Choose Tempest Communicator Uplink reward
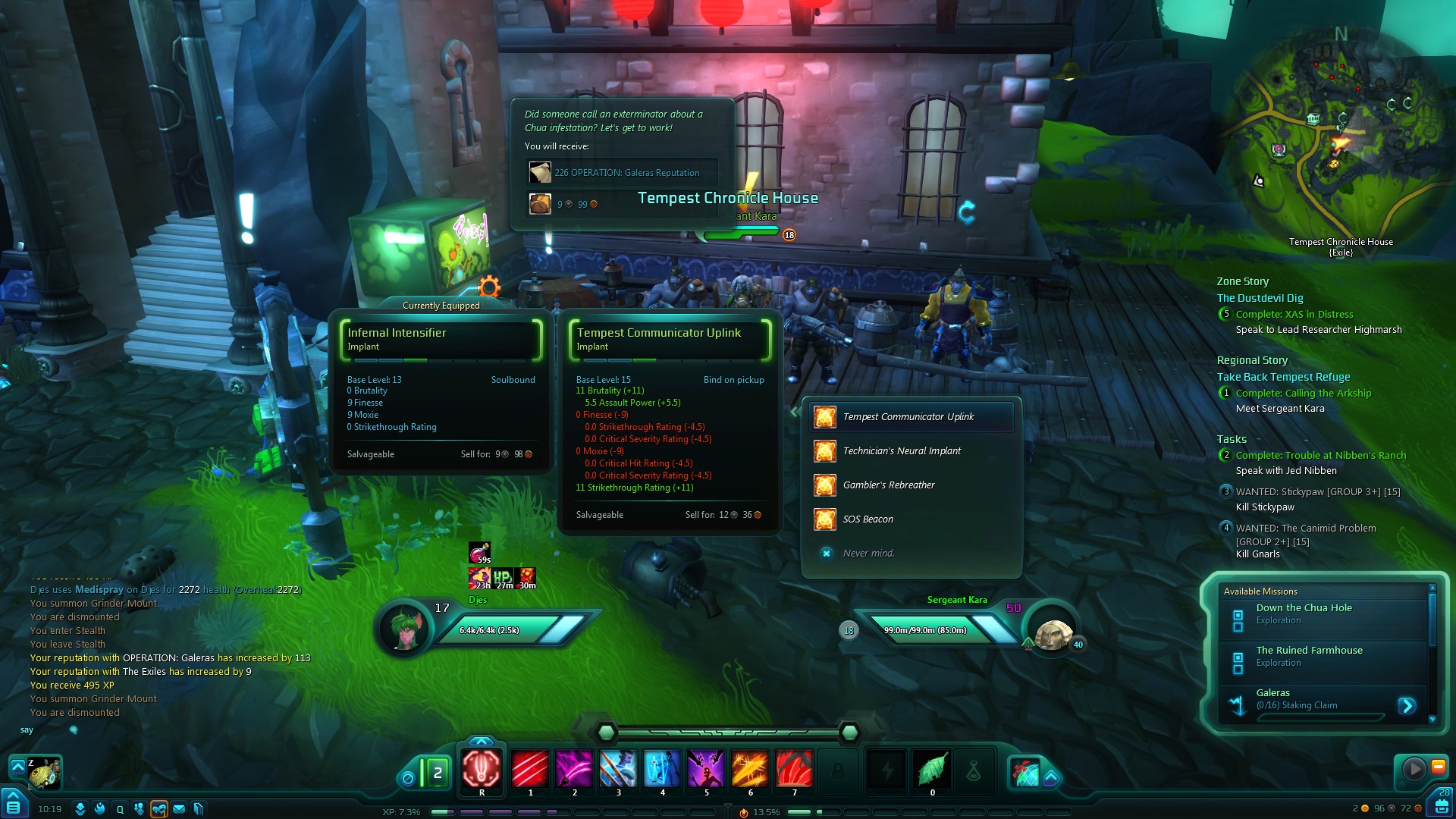The width and height of the screenshot is (1456, 819). (x=910, y=417)
